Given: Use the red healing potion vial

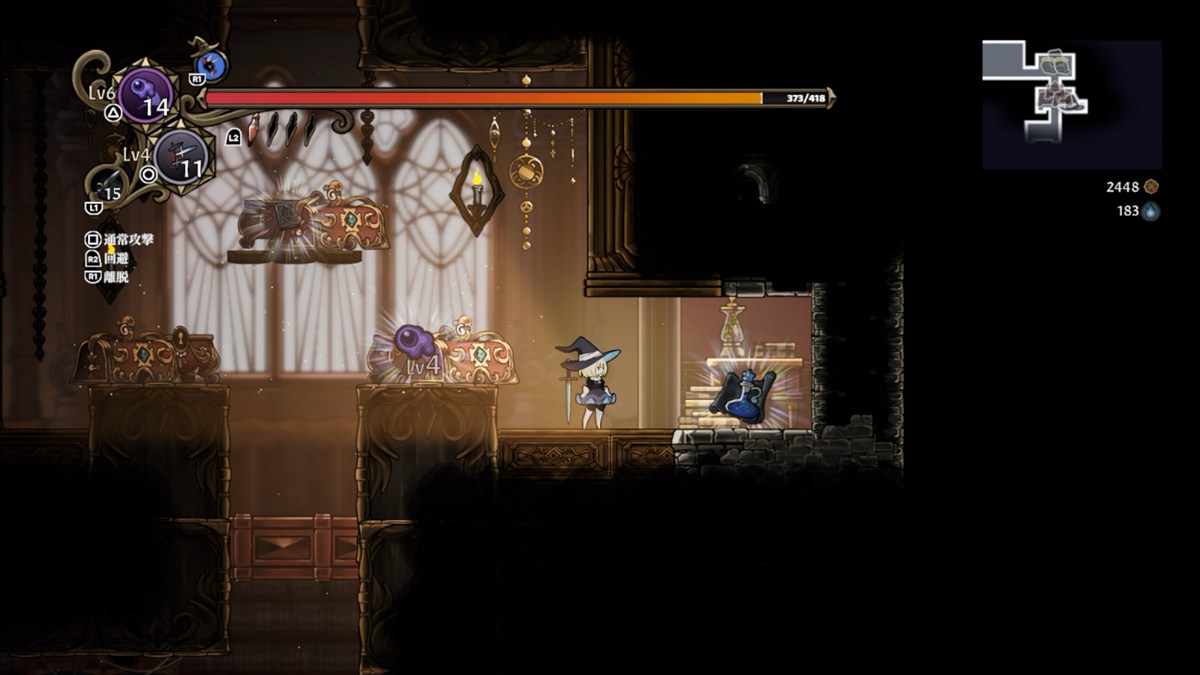Looking at the screenshot, I should tap(254, 129).
